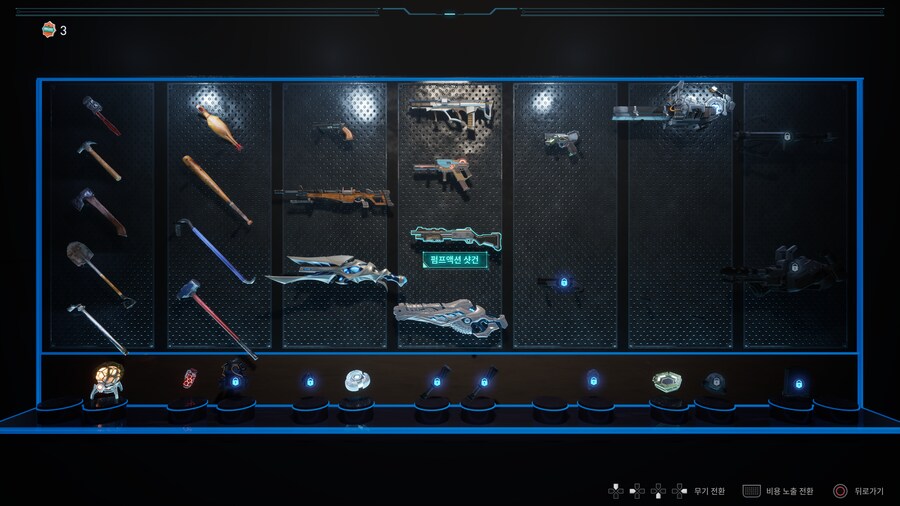Pick the hatchet axe
This screenshot has width=900, height=506.
point(99,211)
